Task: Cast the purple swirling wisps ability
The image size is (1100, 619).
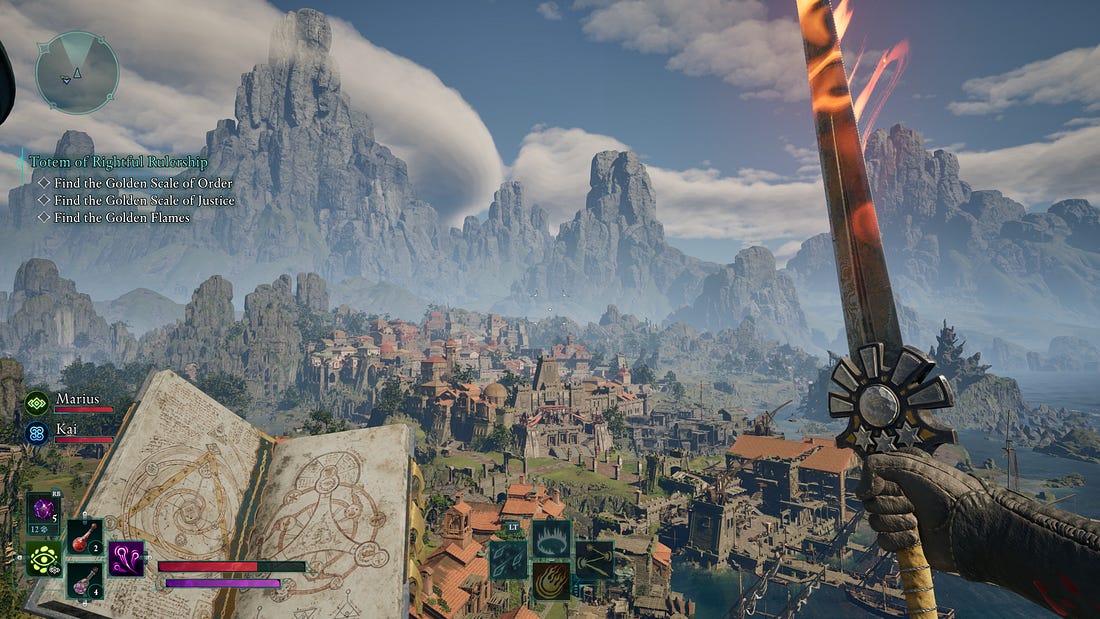Action: coord(126,558)
